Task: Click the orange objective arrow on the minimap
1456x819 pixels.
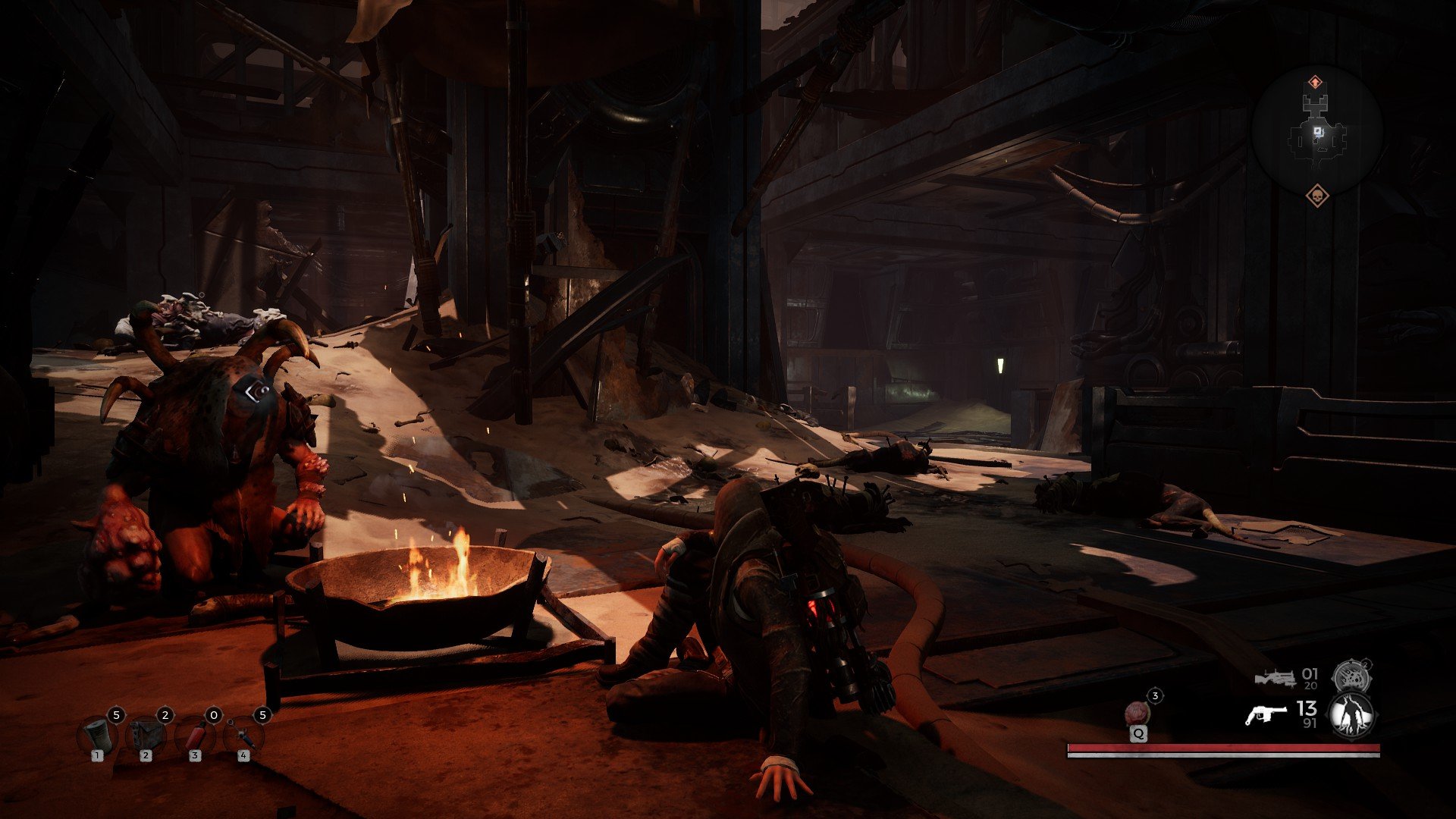Action: click(1315, 81)
